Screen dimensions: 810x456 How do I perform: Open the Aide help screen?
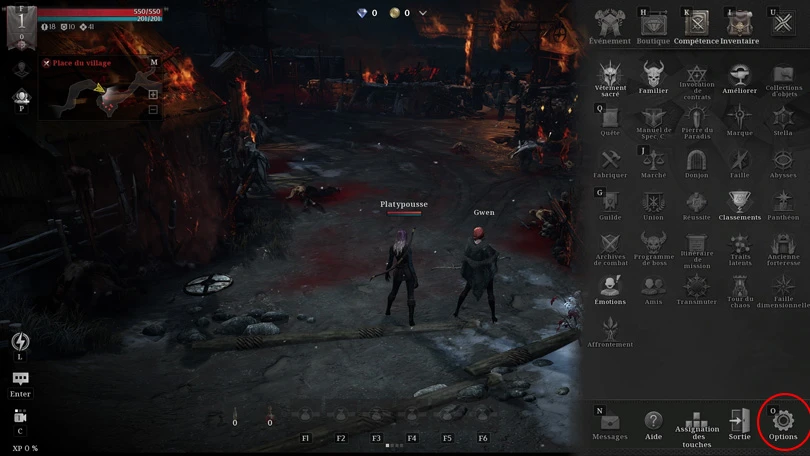point(653,422)
